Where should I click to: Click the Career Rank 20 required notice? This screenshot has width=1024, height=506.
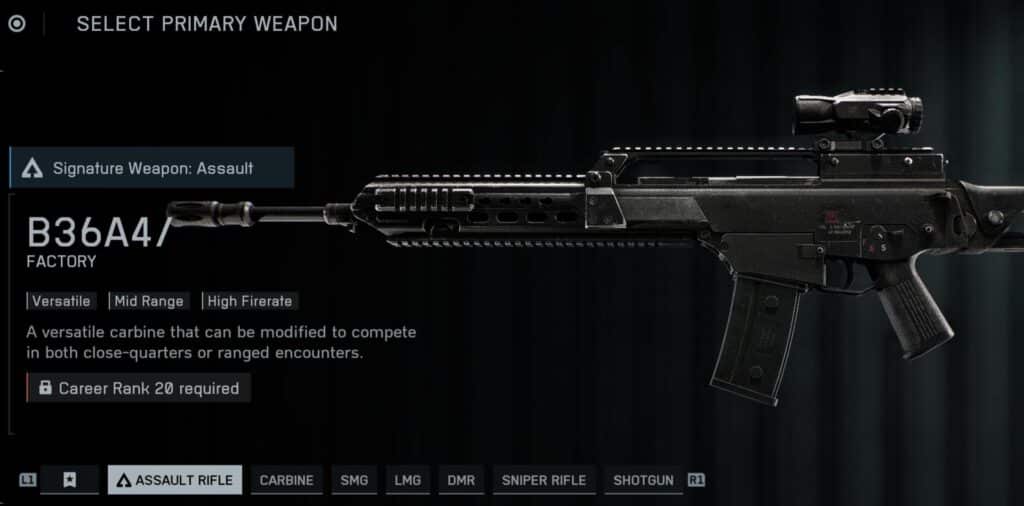click(139, 388)
